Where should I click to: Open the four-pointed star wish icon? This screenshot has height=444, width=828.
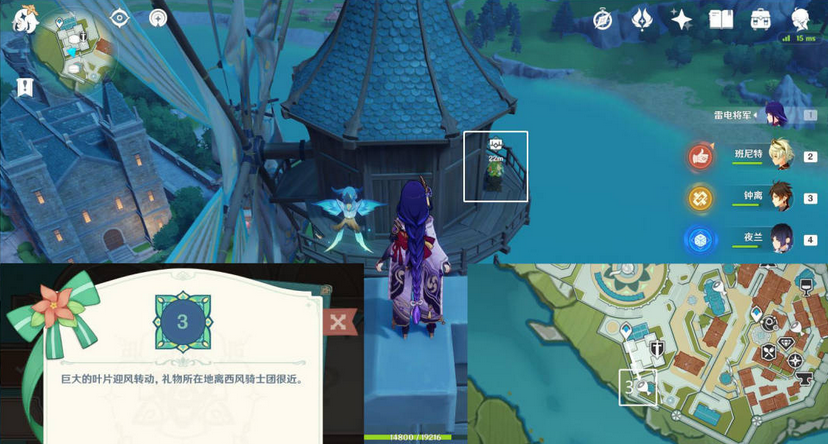pos(681,19)
